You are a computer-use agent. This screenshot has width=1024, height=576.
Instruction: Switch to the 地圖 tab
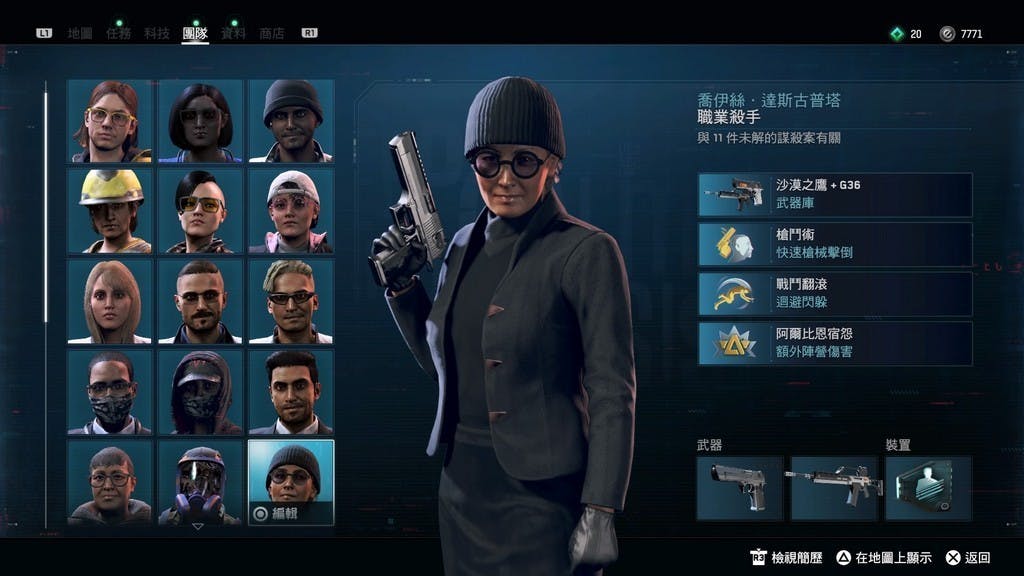coord(80,33)
